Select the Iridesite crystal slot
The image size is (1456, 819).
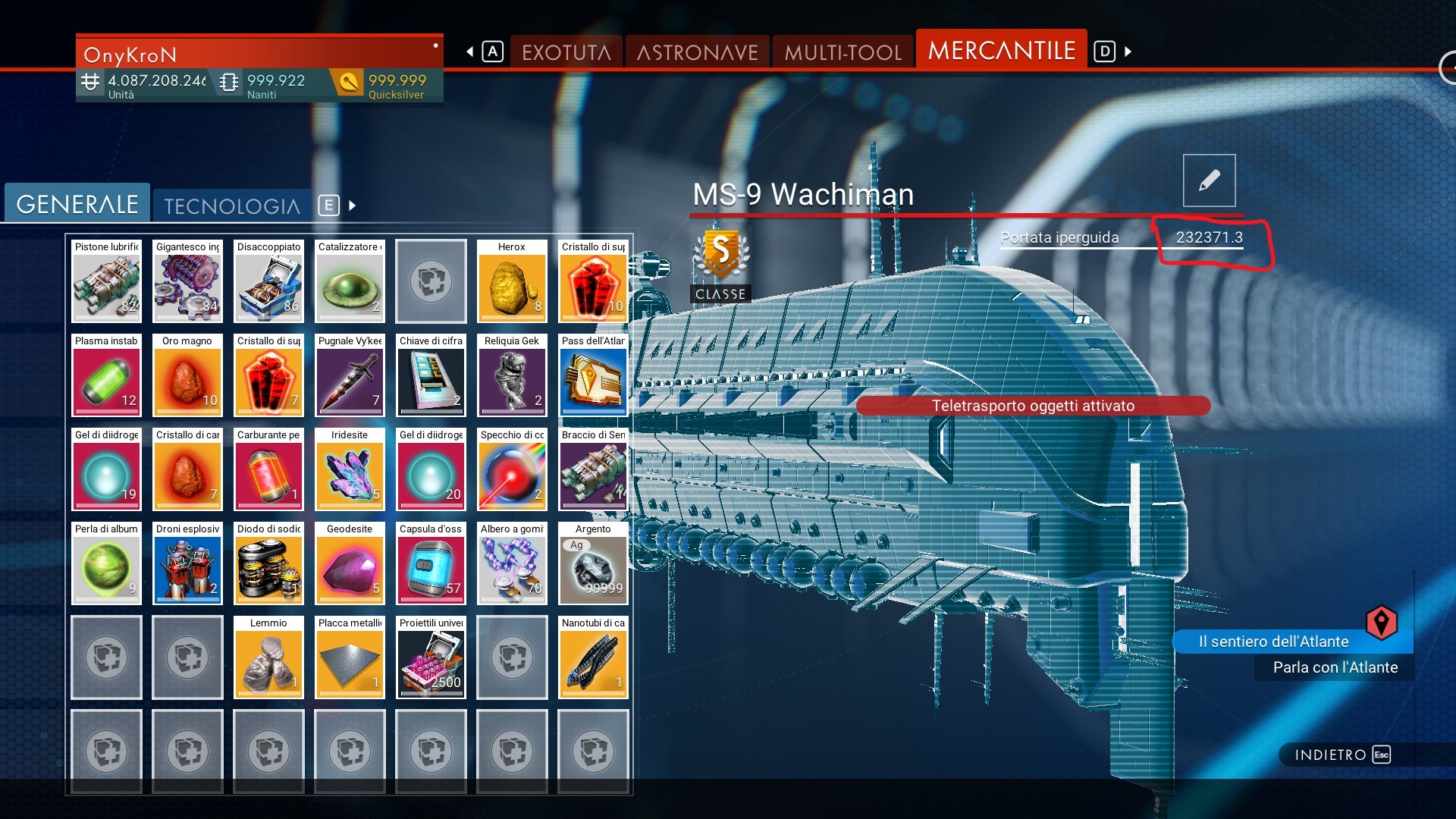[x=350, y=470]
